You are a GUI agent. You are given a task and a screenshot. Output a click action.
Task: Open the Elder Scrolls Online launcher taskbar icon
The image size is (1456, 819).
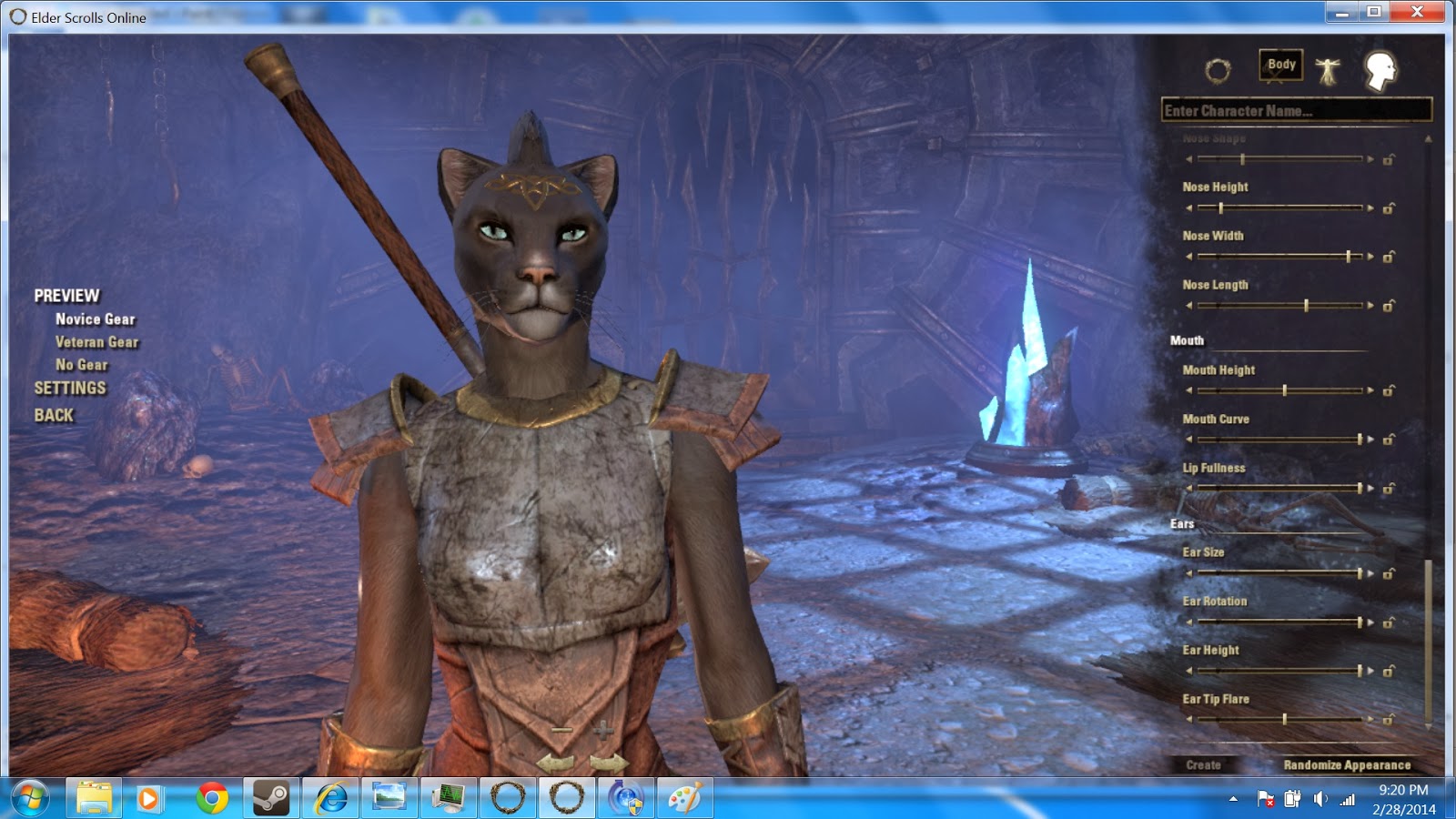(508, 798)
